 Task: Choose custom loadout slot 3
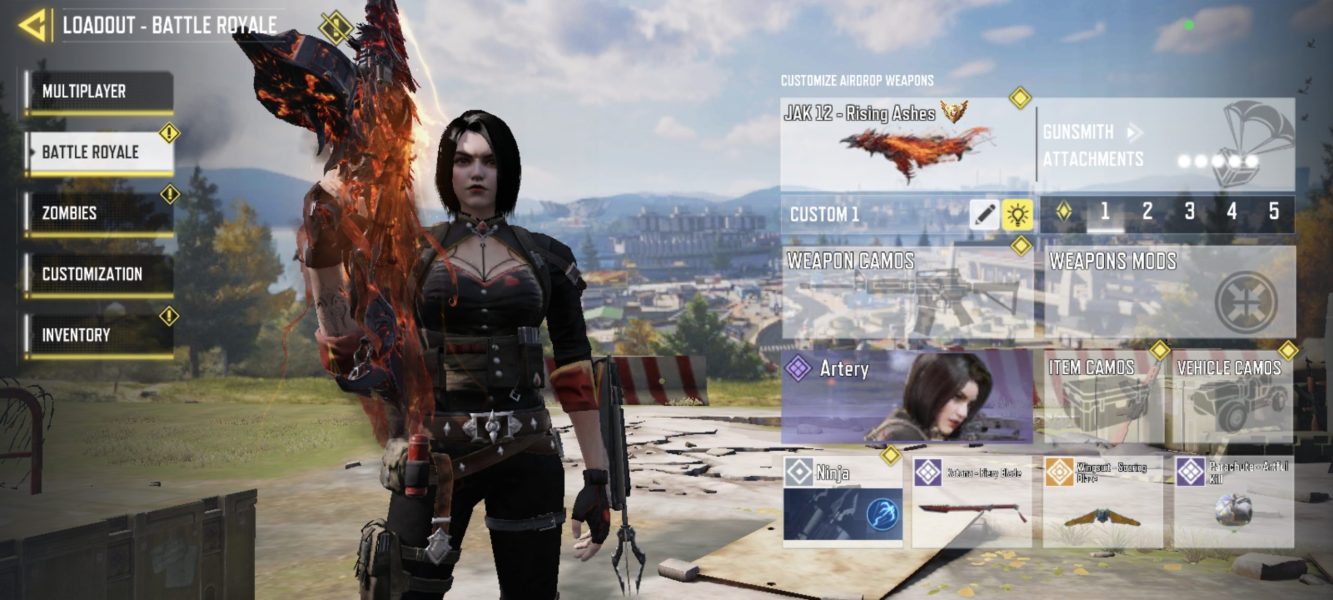click(1189, 212)
